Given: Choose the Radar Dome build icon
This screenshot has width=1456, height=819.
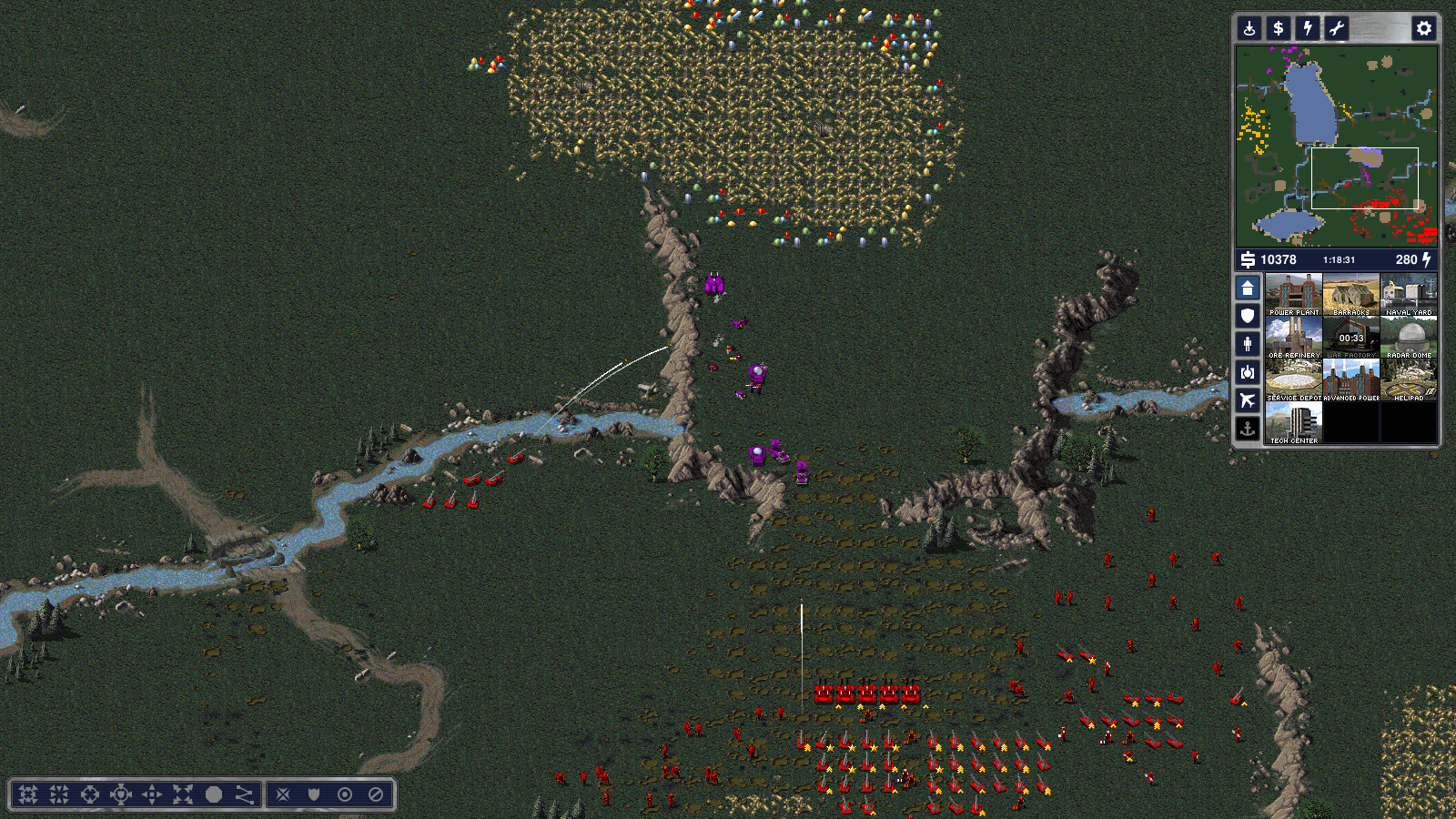Looking at the screenshot, I should point(1409,337).
